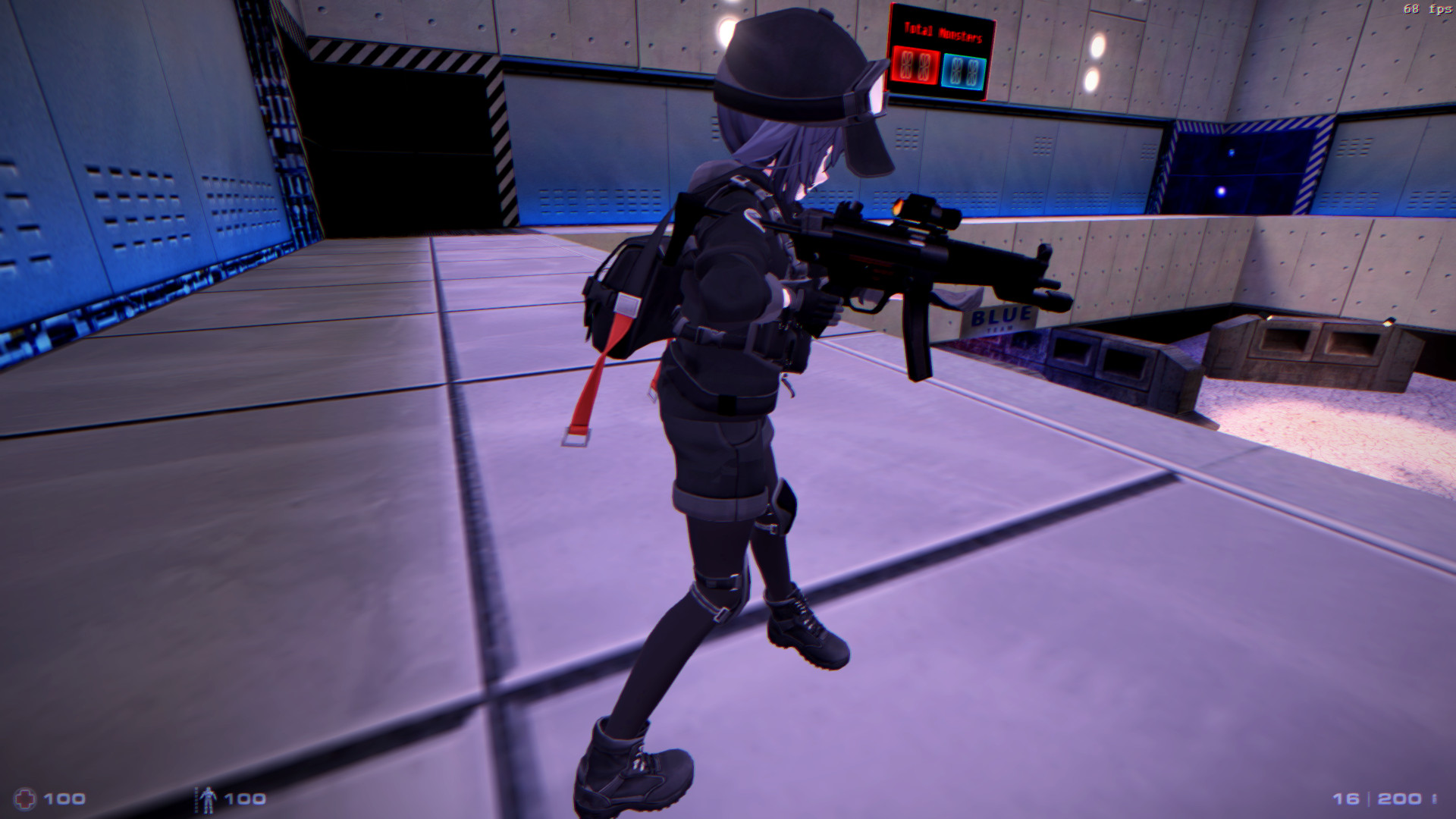Click the armor suit icon in HUD
The image size is (1456, 819).
(x=209, y=799)
